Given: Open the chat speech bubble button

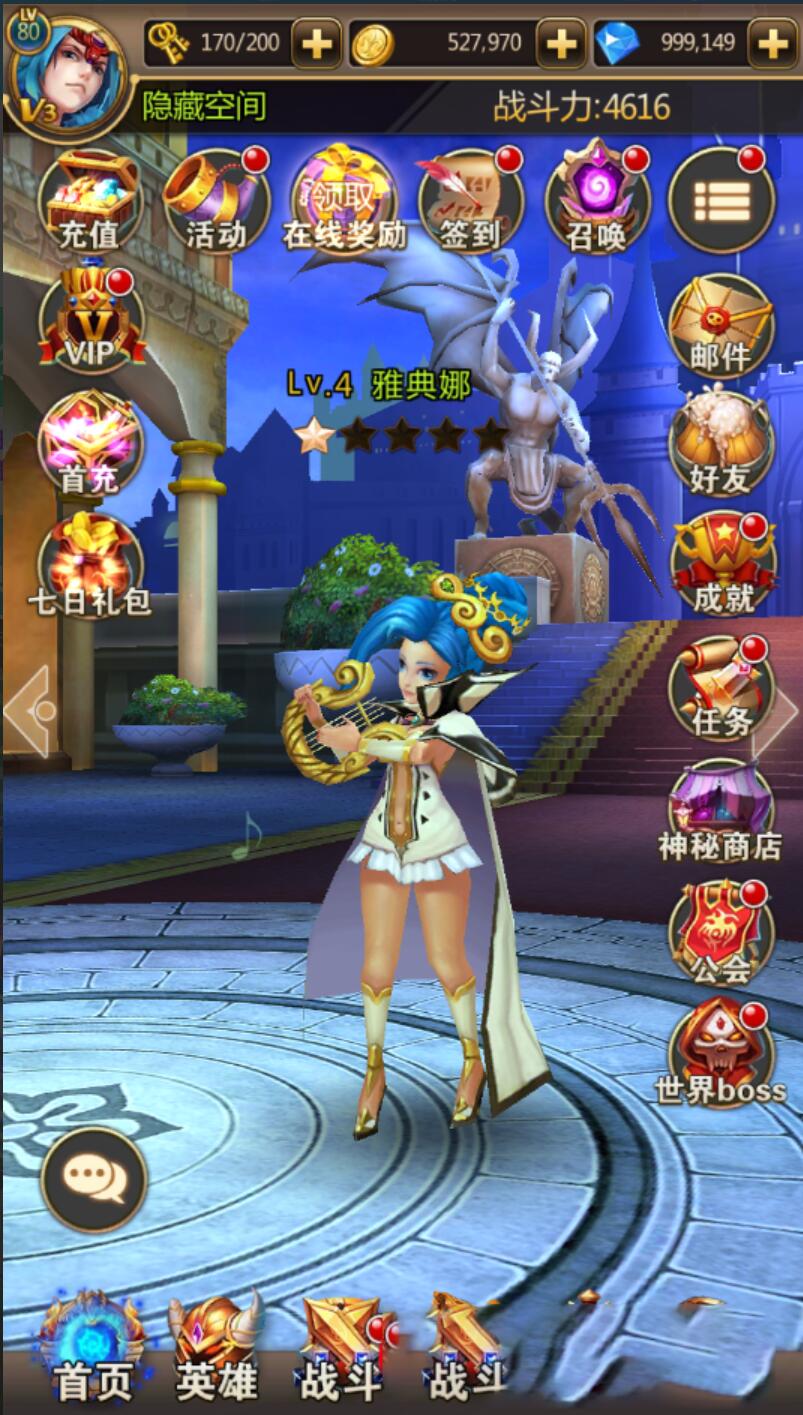Looking at the screenshot, I should coord(94,1179).
